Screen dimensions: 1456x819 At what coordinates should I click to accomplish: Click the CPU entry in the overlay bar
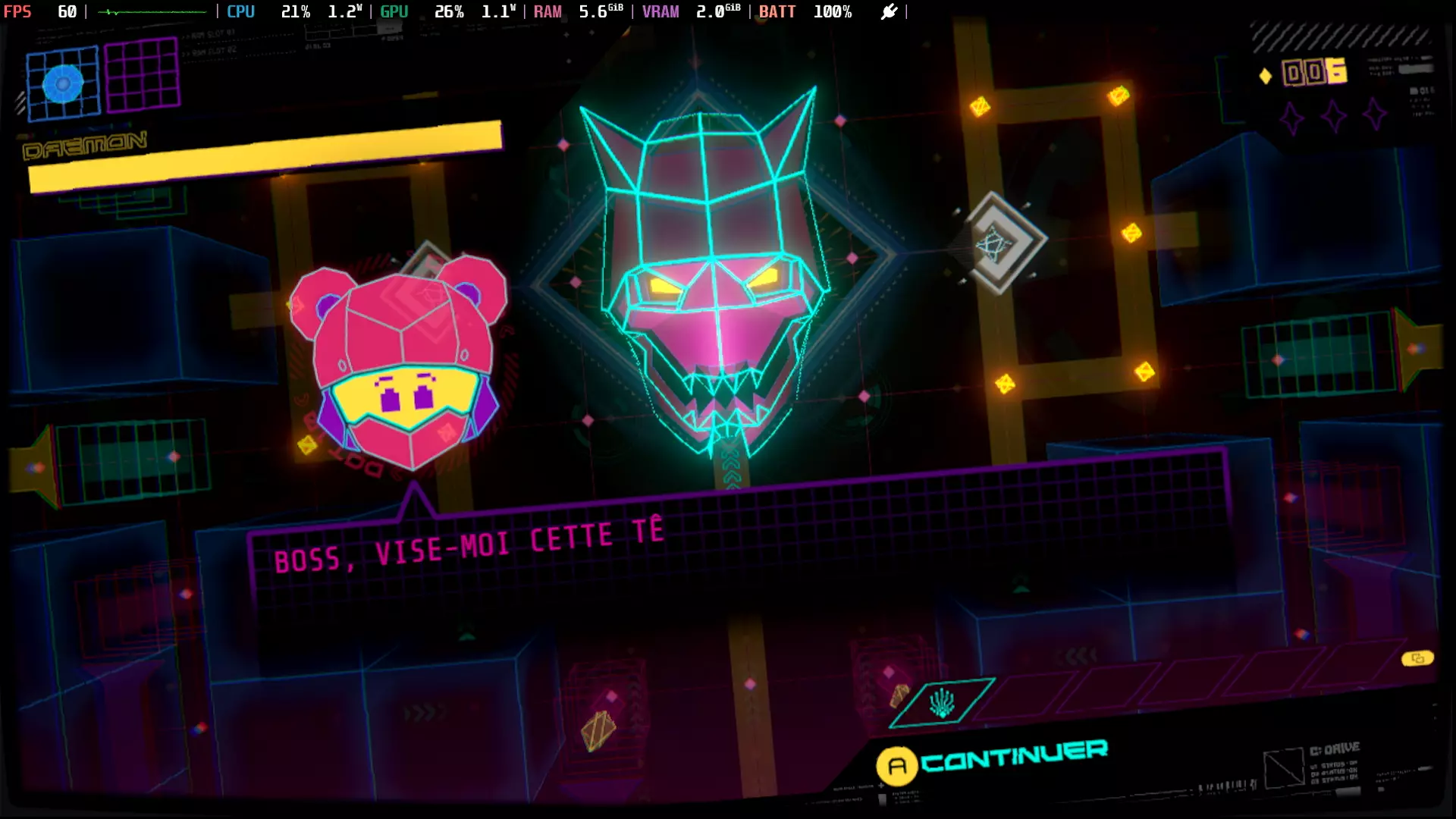[240, 11]
